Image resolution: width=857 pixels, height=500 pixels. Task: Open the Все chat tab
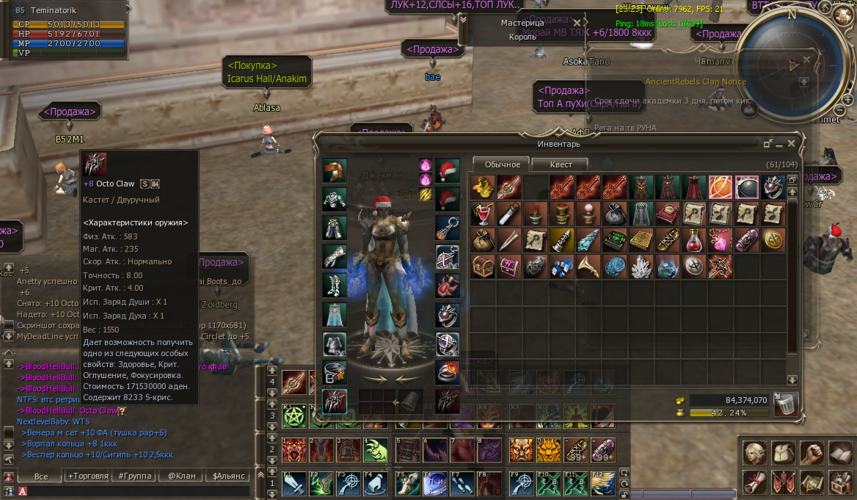point(41,477)
